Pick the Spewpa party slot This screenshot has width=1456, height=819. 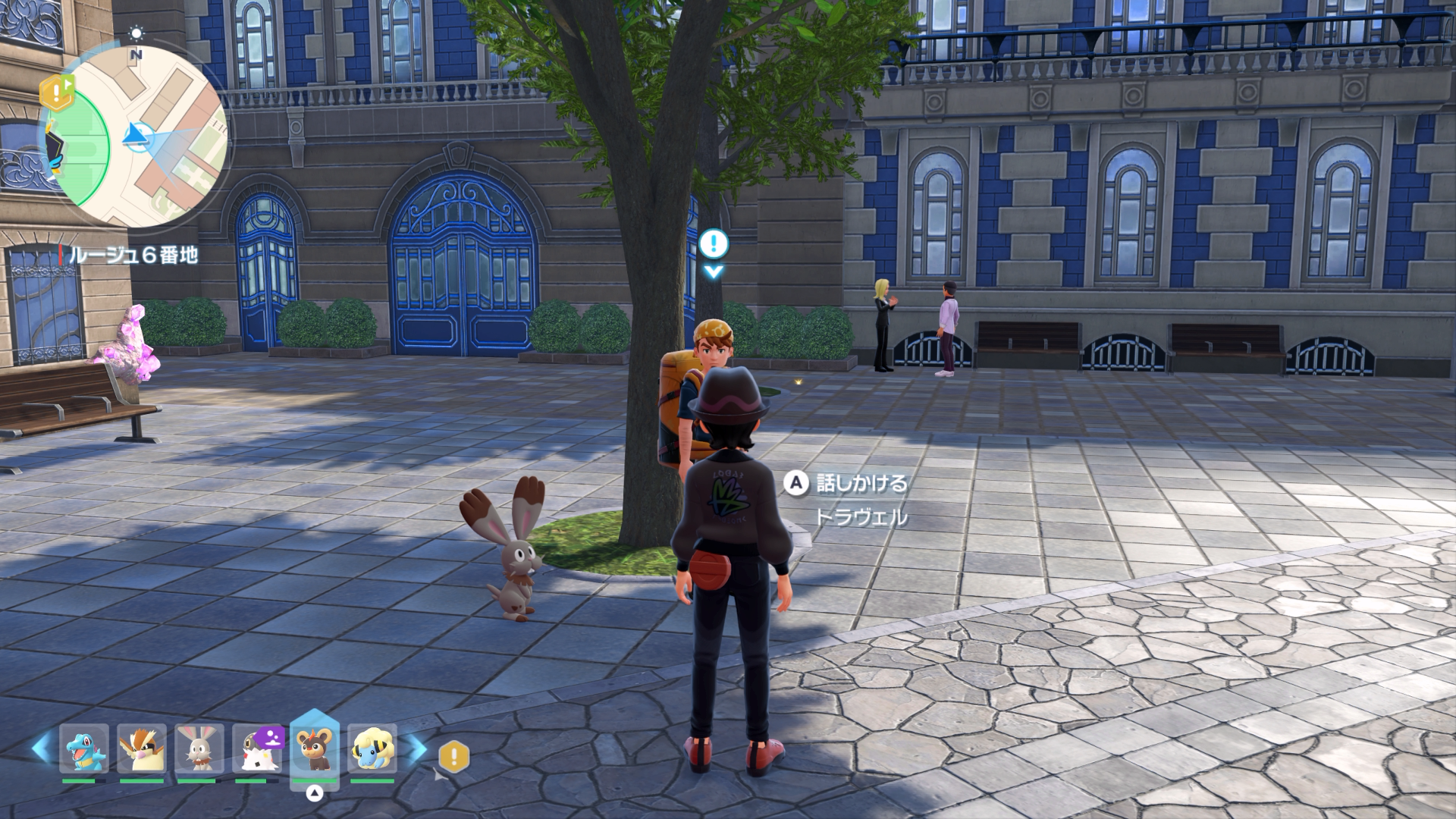pos(257,748)
